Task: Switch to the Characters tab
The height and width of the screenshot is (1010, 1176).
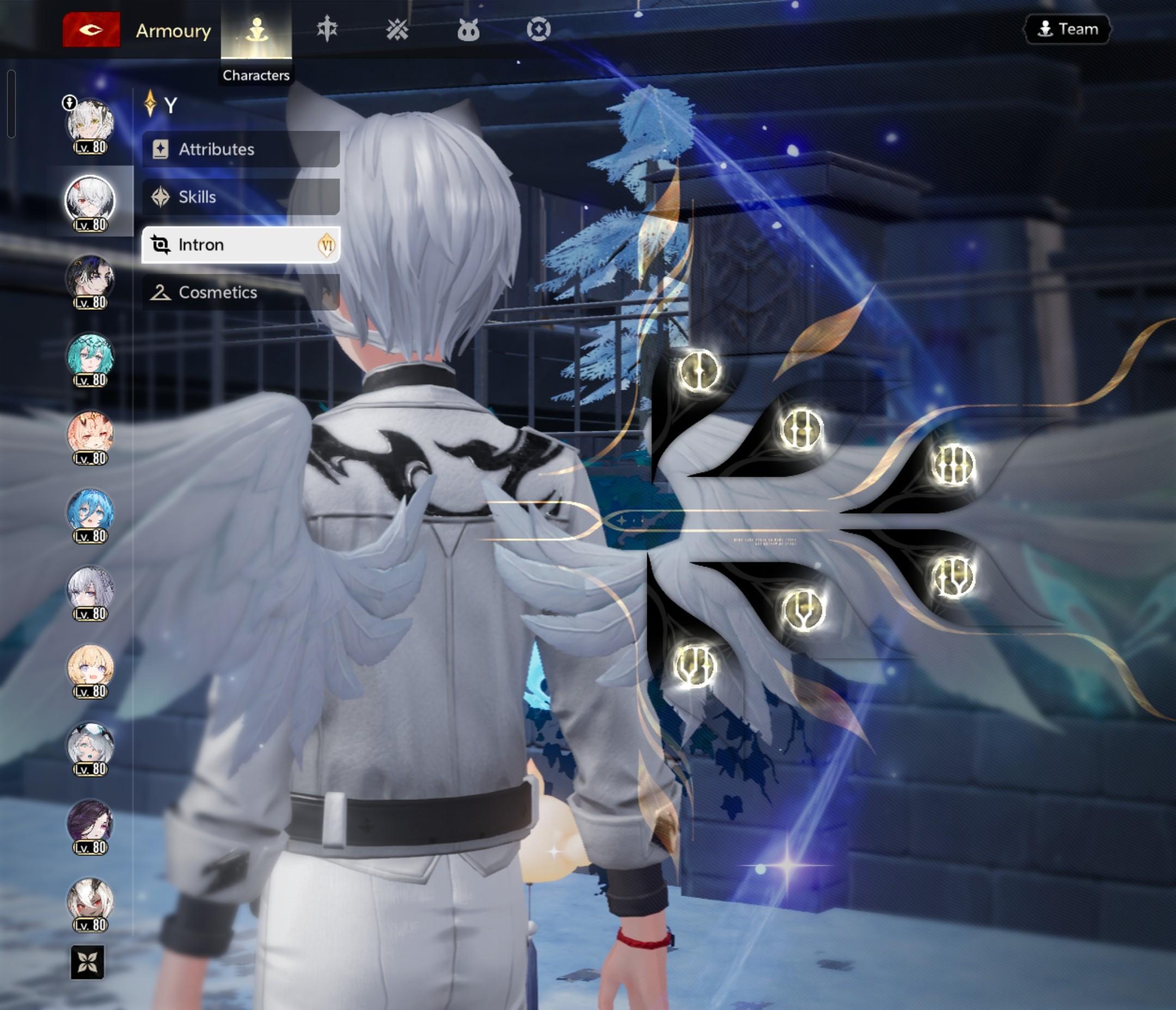Action: point(256,30)
